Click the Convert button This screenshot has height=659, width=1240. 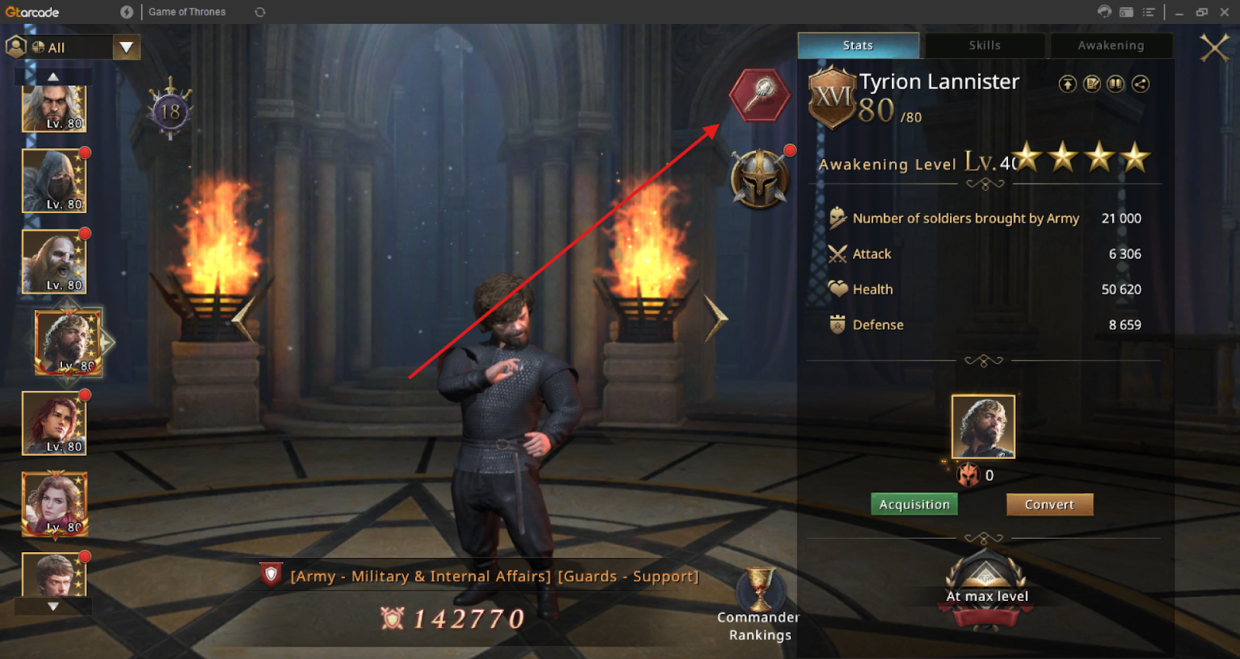[x=1049, y=504]
